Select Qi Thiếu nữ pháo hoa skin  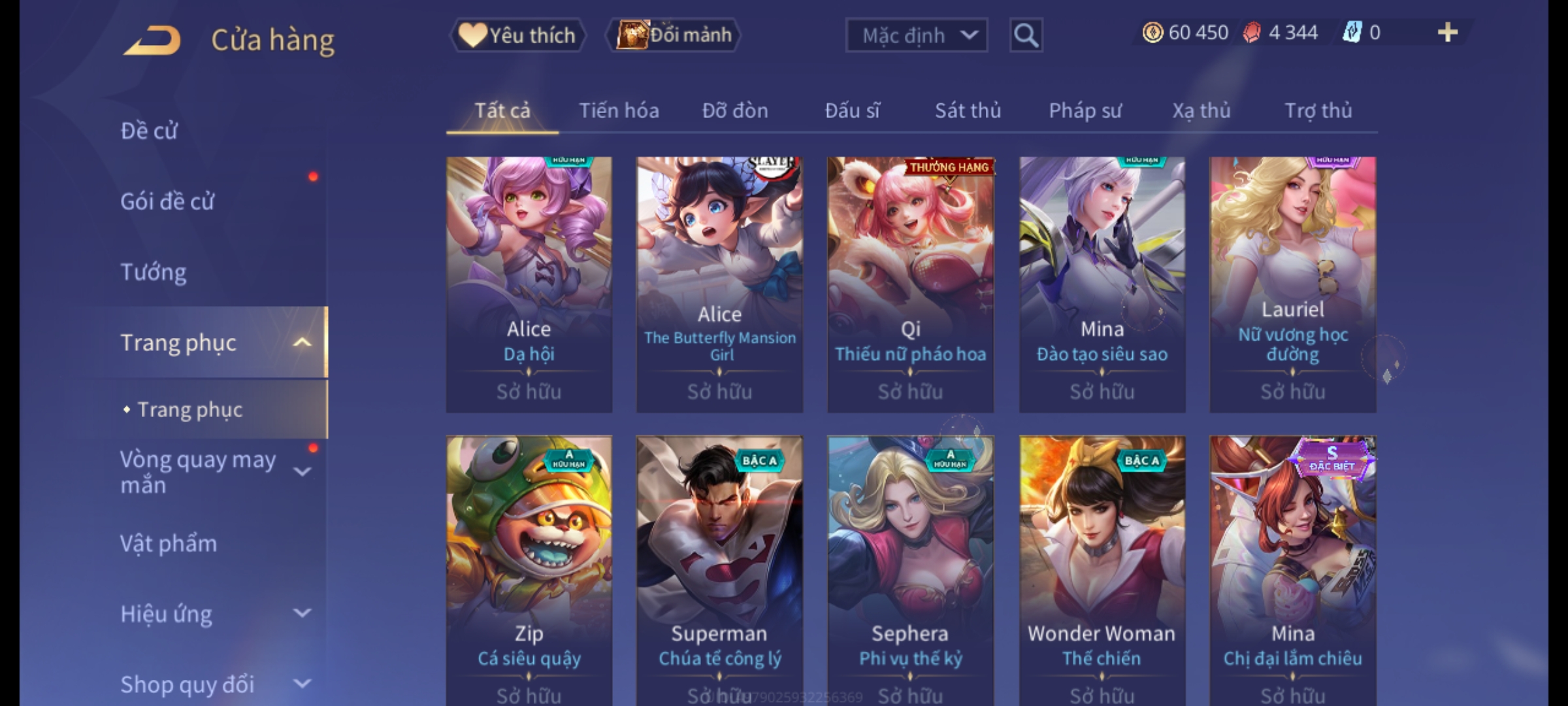coord(910,284)
